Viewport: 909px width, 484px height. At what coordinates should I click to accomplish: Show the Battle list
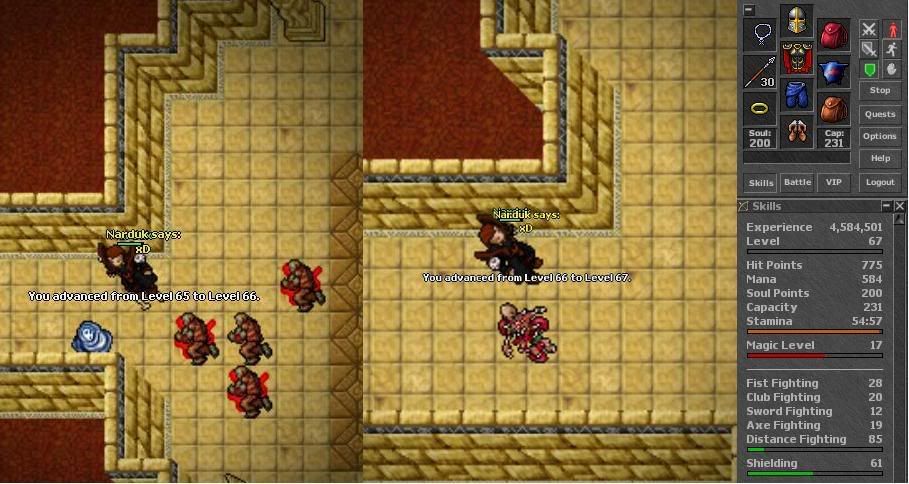(x=797, y=183)
